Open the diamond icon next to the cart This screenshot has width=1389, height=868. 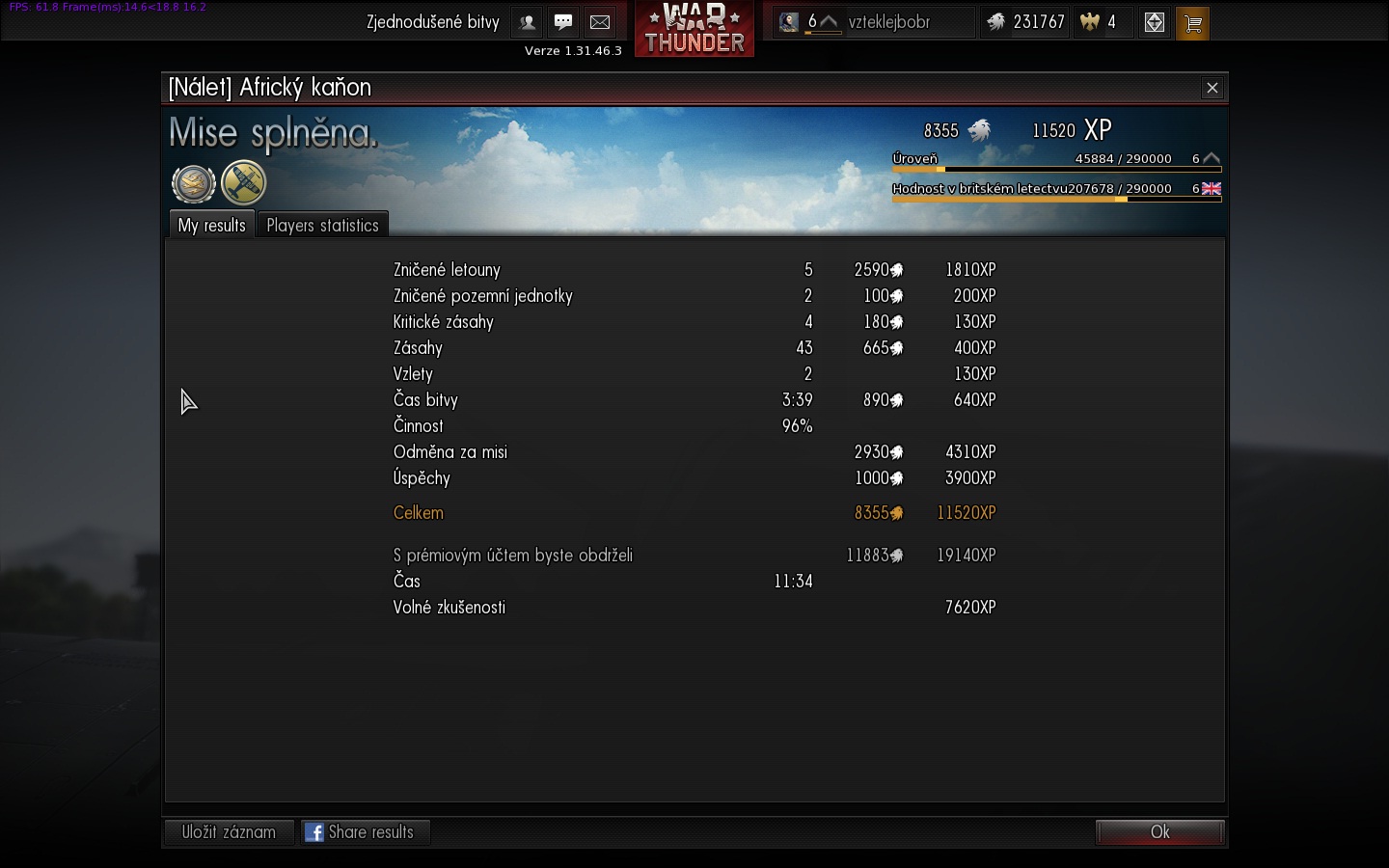coord(1154,23)
